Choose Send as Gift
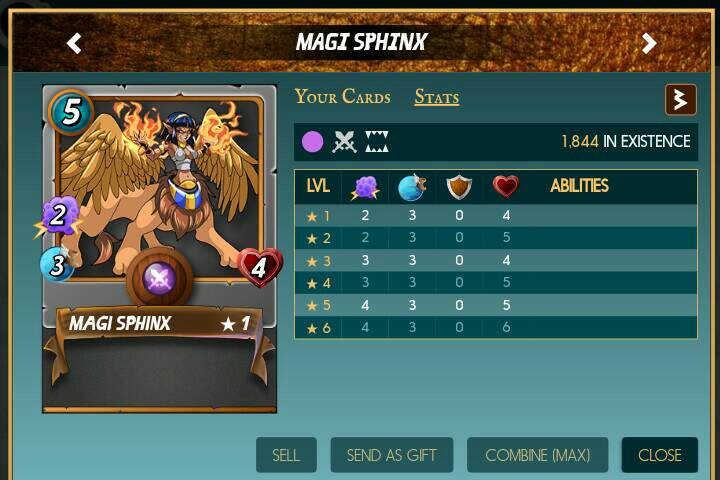 (x=392, y=455)
